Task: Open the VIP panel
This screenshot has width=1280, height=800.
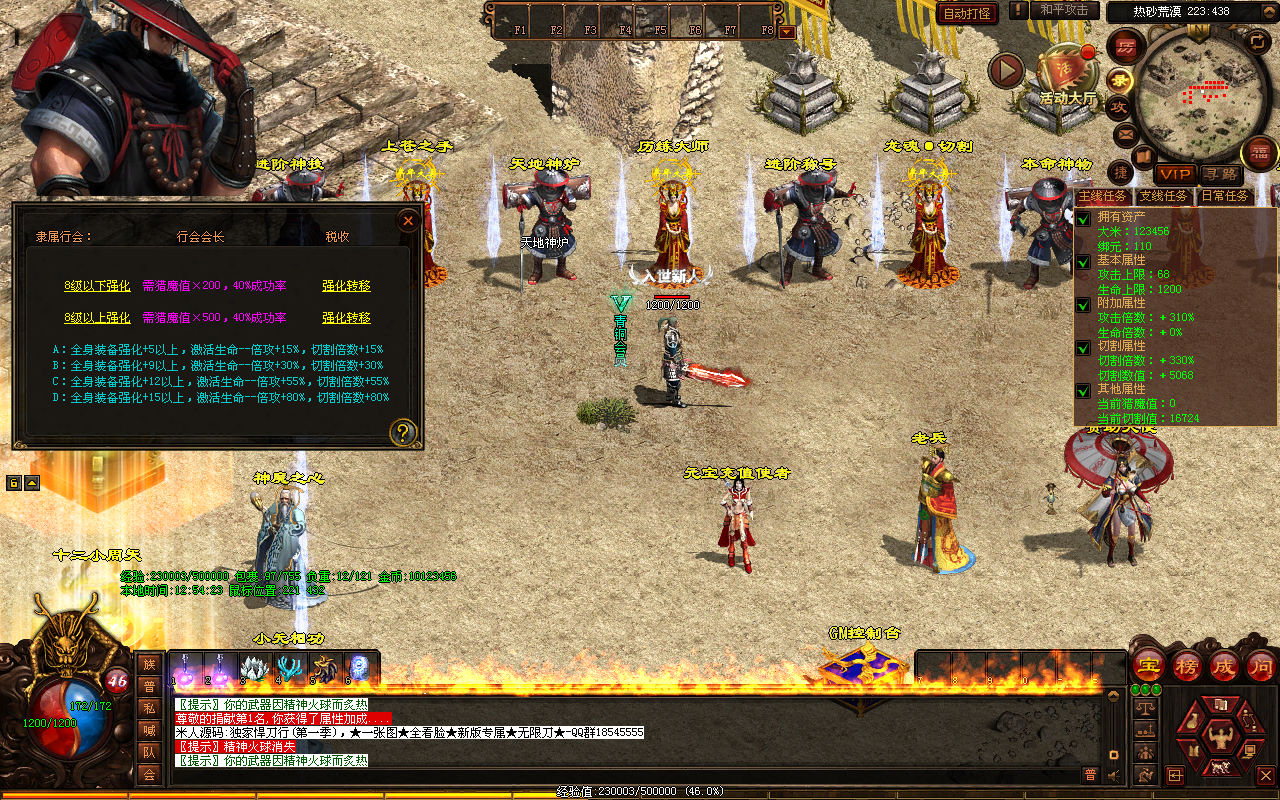Action: point(1176,174)
